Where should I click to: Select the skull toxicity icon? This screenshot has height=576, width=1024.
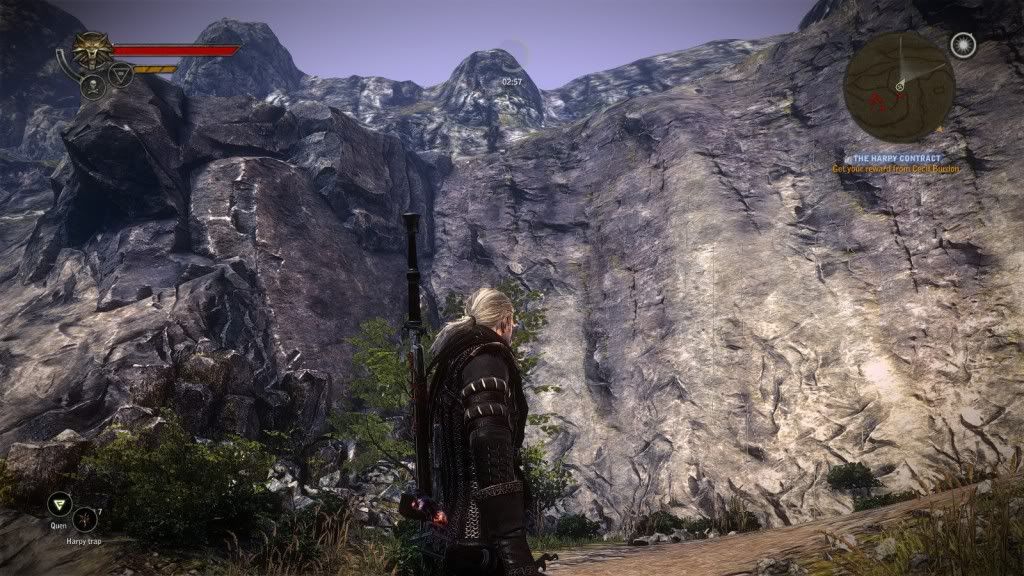coord(93,86)
